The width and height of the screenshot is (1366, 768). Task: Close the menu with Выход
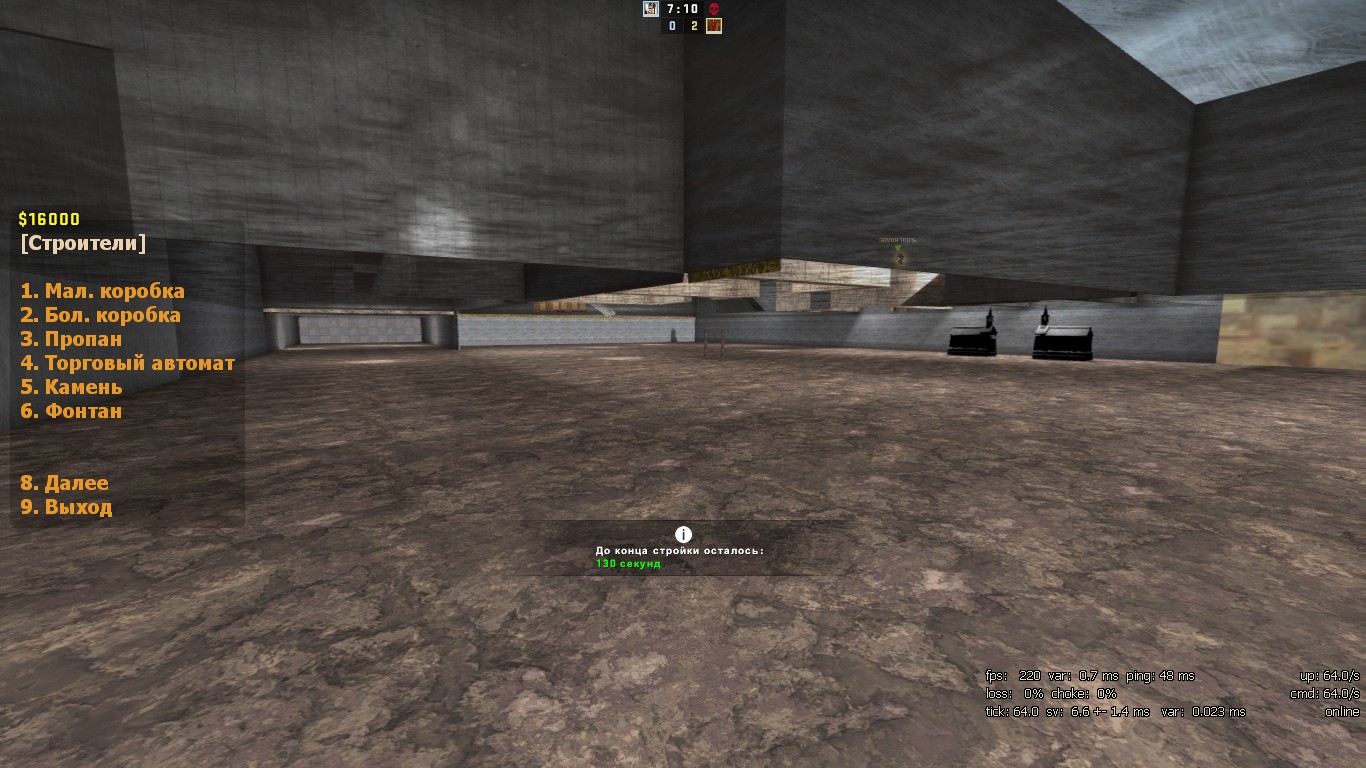click(66, 507)
